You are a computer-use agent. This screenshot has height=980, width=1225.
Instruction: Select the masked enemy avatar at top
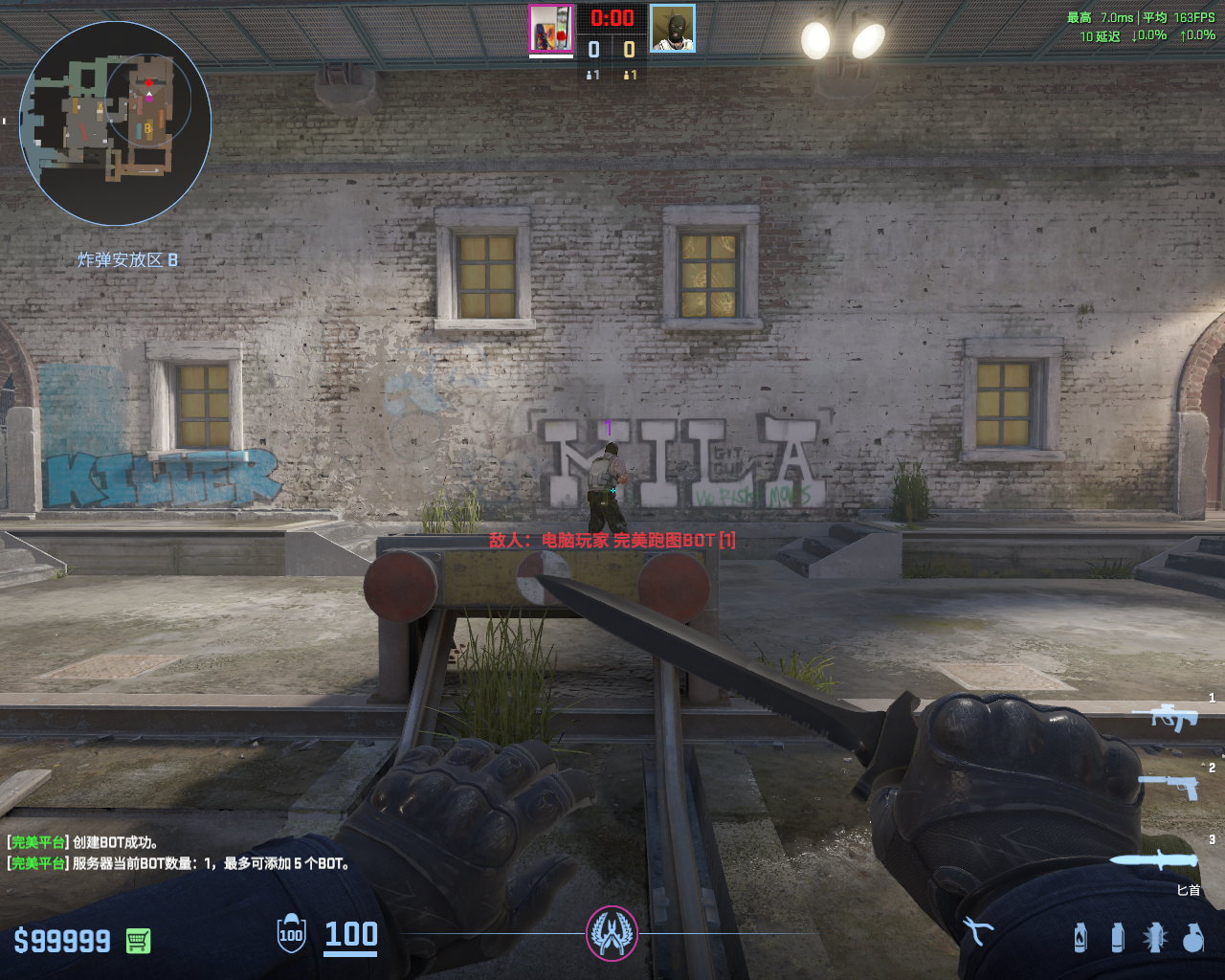pos(673,29)
